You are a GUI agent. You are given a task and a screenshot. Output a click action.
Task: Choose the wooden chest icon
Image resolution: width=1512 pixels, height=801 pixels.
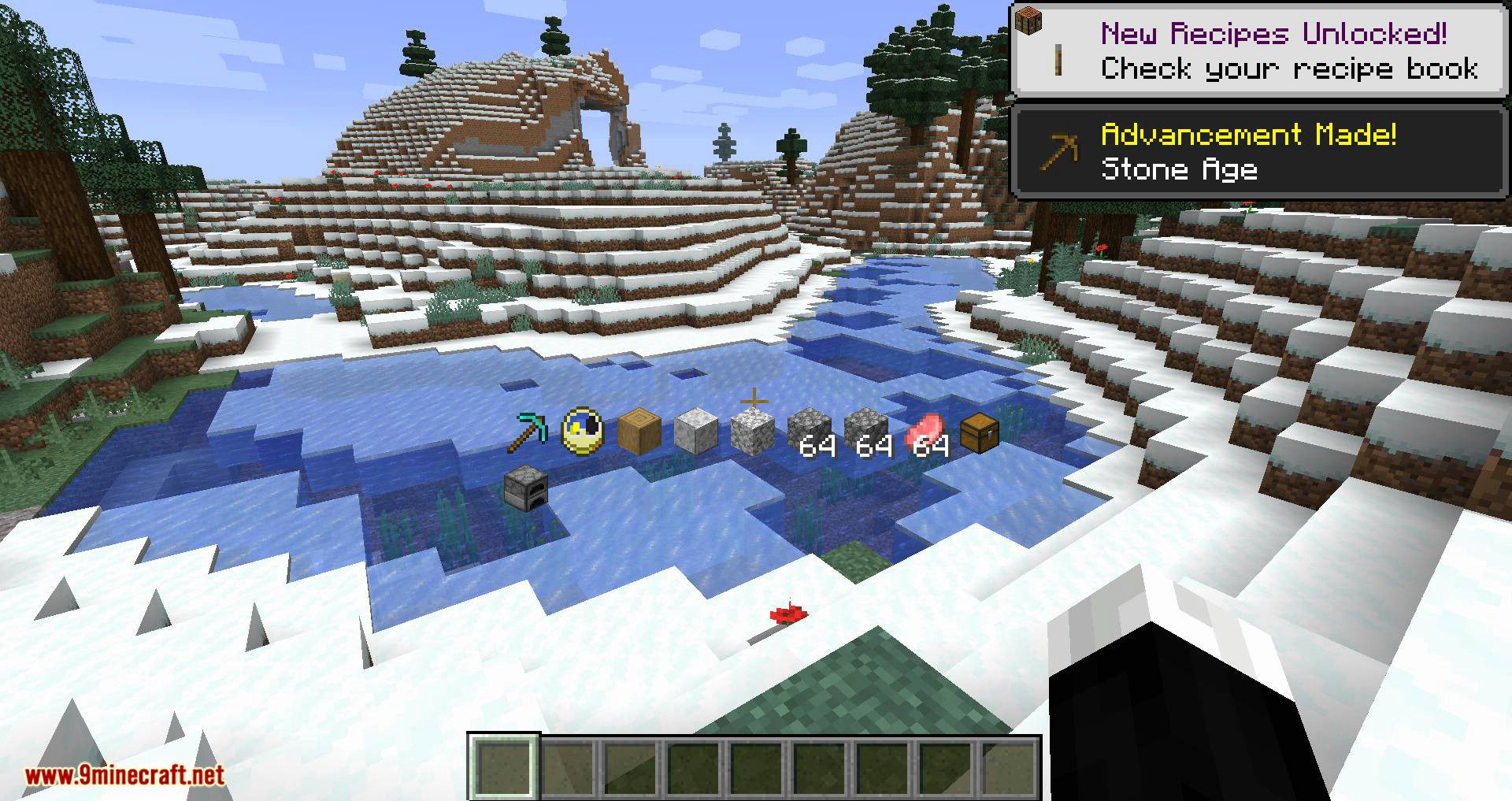[980, 432]
